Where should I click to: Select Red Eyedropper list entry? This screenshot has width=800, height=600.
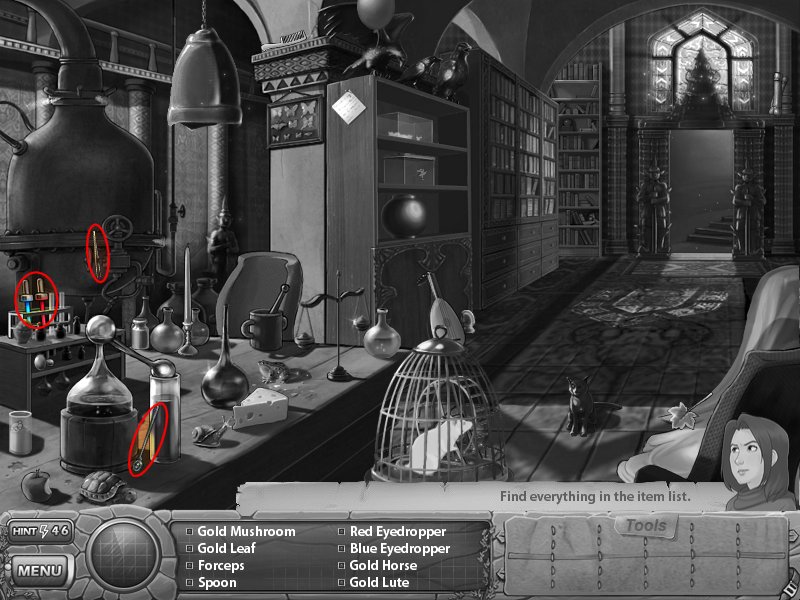397,532
